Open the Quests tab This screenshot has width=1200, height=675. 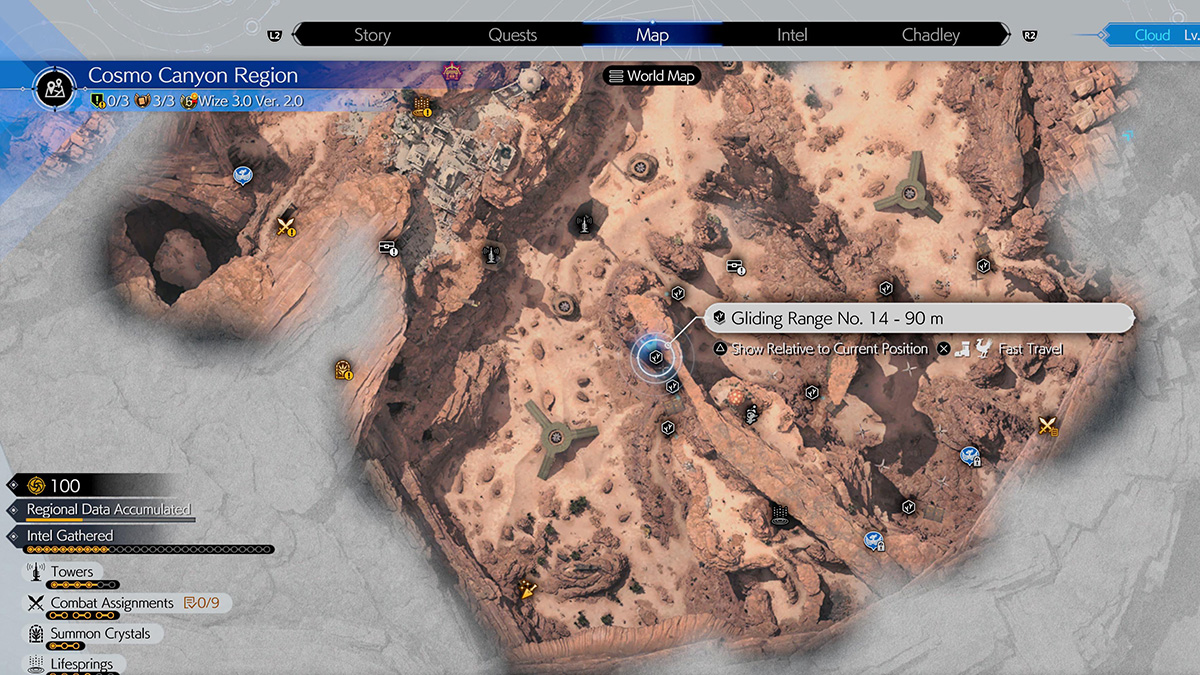[x=513, y=35]
